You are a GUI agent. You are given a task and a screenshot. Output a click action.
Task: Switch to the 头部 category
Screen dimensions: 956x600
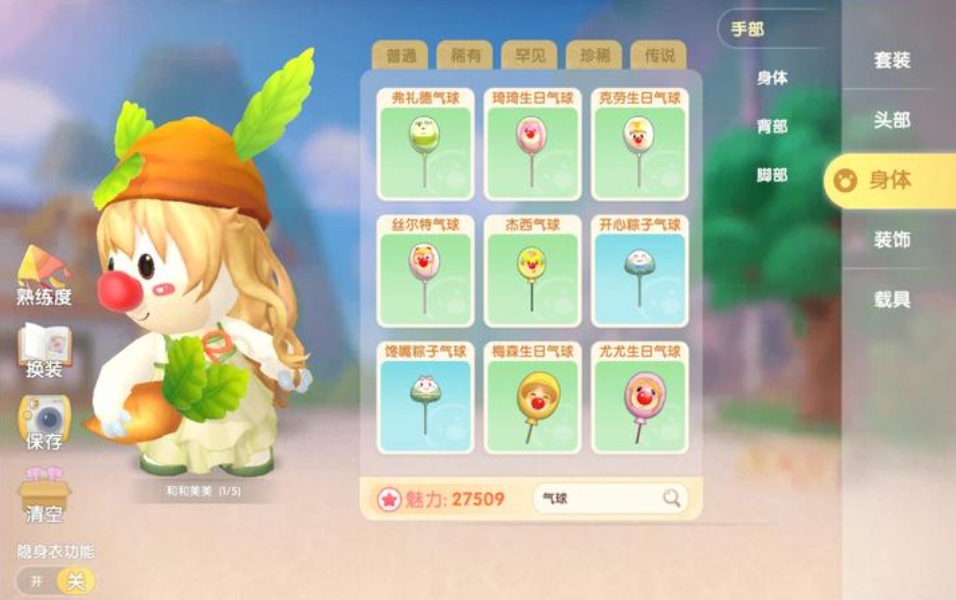pyautogui.click(x=892, y=120)
